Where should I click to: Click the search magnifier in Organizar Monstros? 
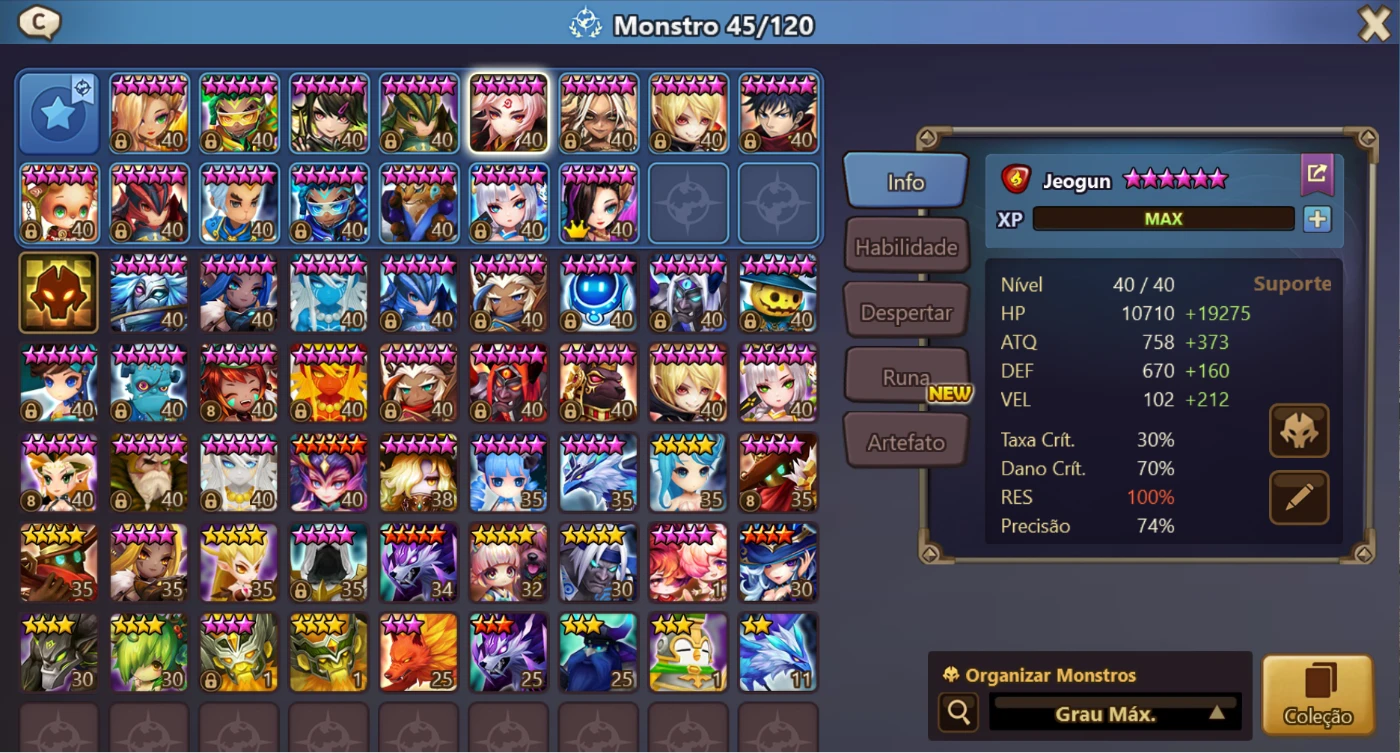(957, 713)
